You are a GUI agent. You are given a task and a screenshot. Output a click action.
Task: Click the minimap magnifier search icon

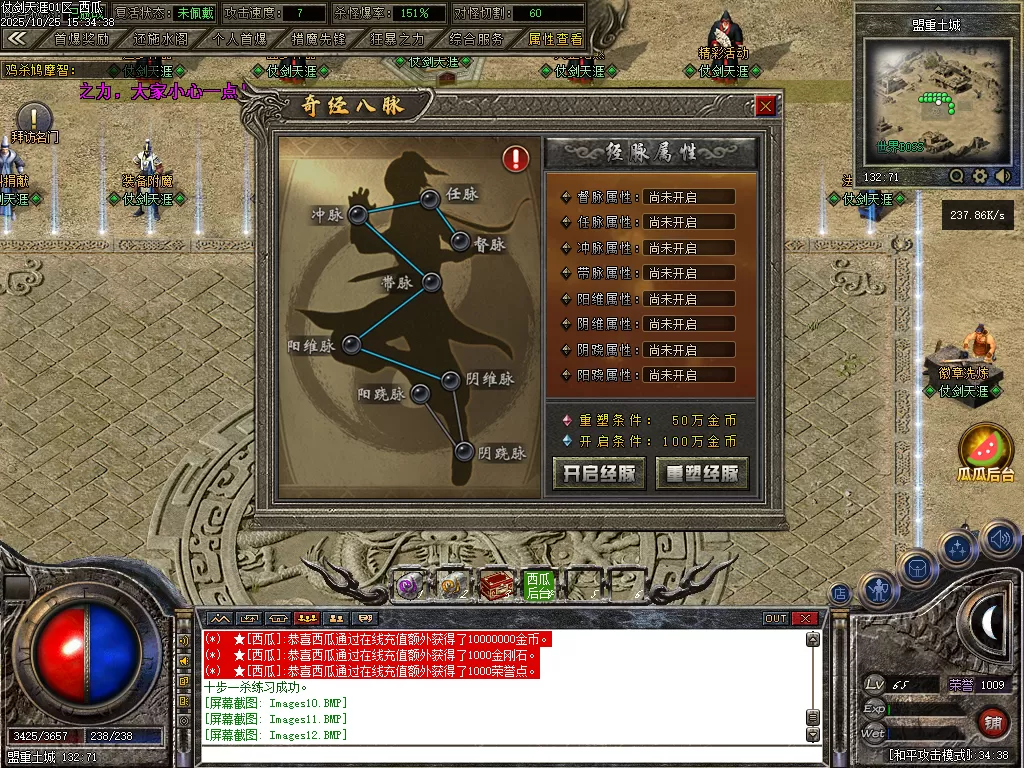pos(957,176)
